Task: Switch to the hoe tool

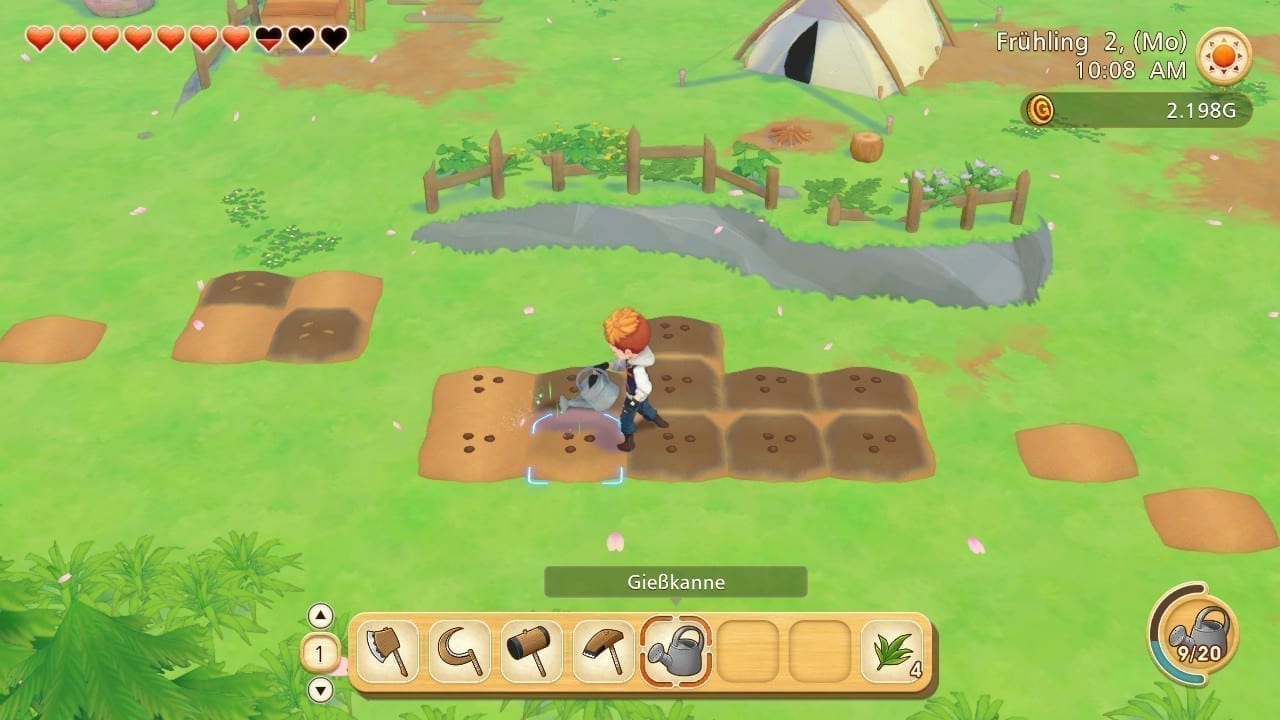Action: [x=604, y=652]
